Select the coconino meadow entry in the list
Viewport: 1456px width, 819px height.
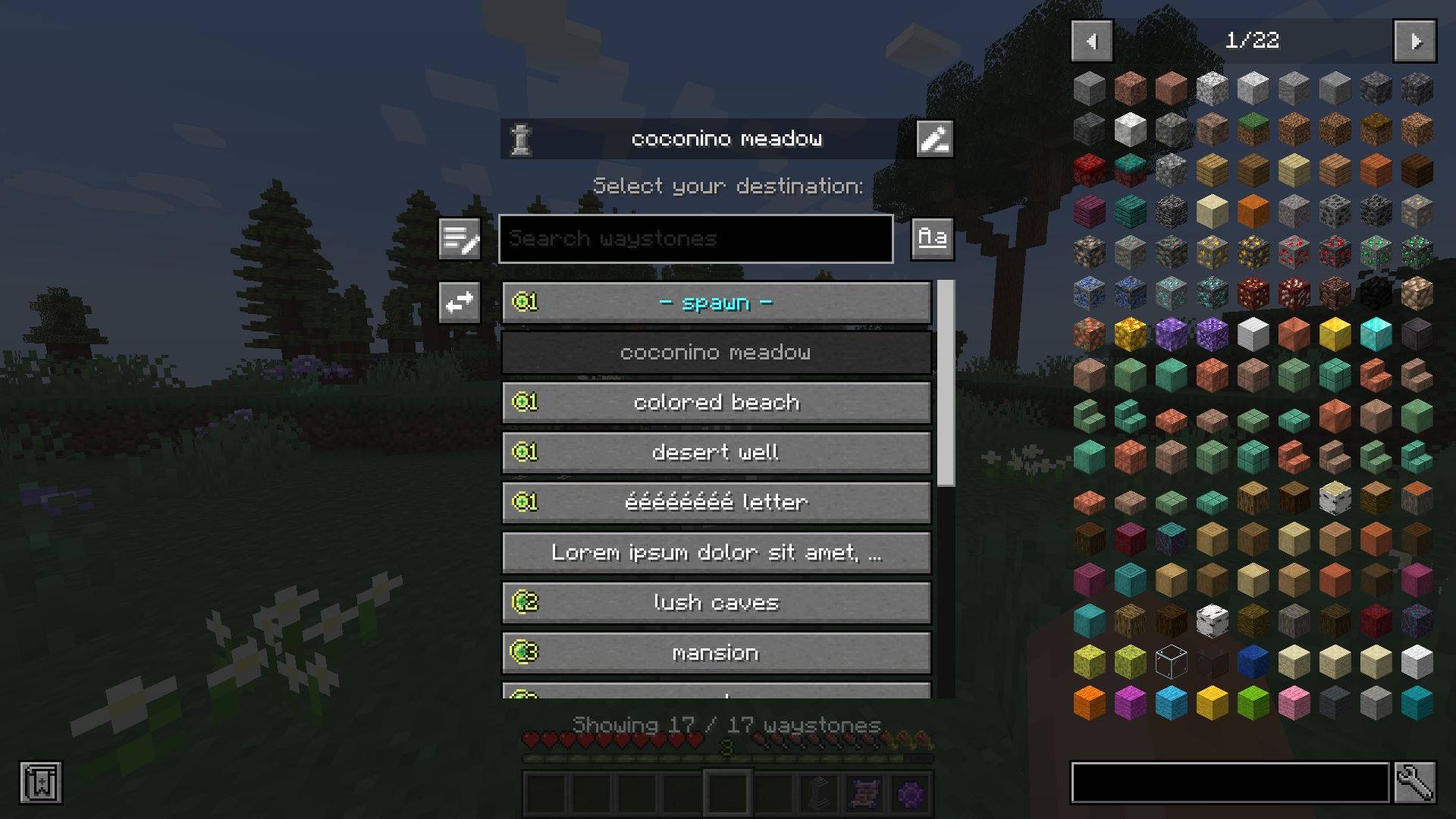click(716, 352)
